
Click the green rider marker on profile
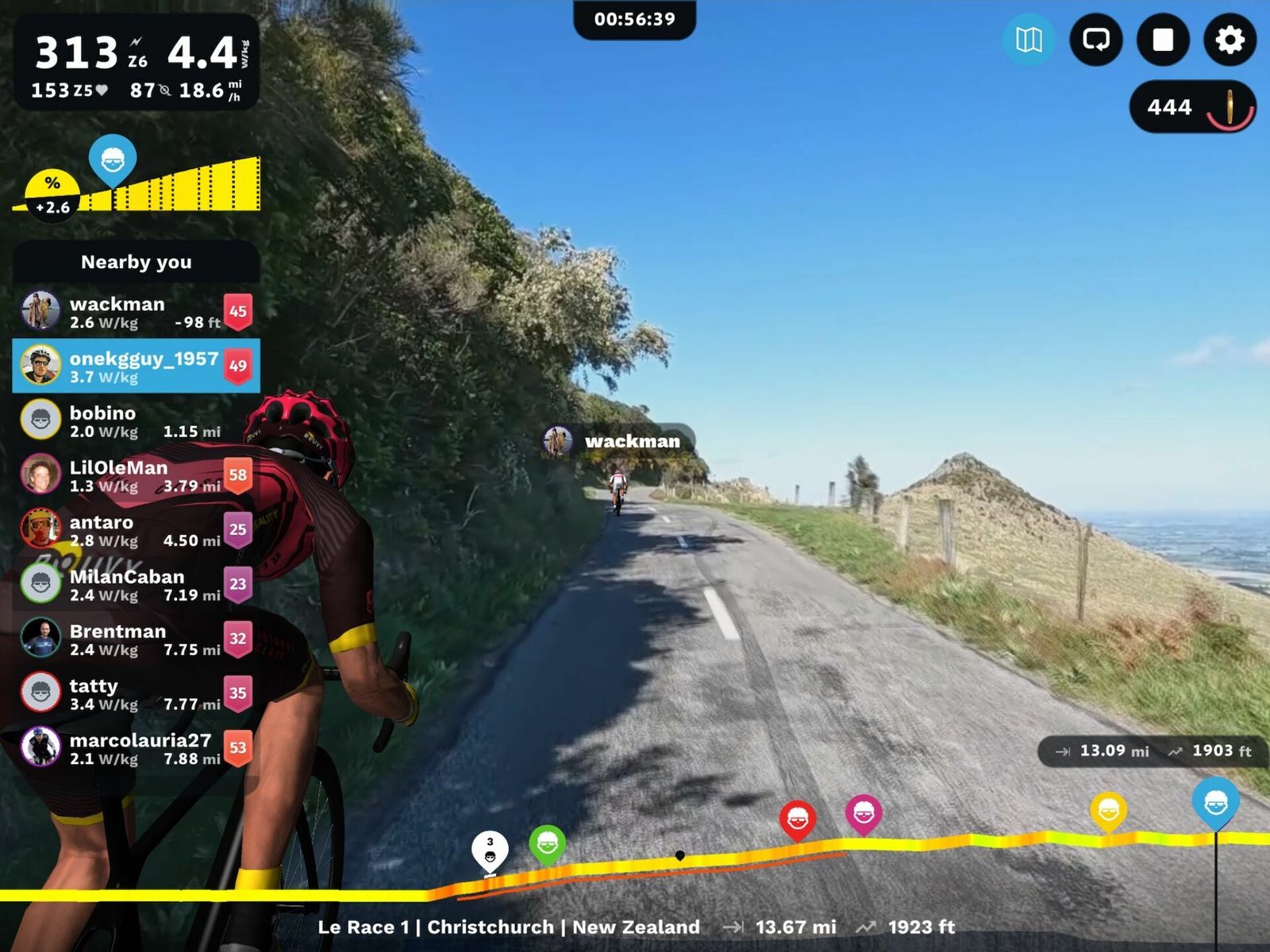[547, 843]
